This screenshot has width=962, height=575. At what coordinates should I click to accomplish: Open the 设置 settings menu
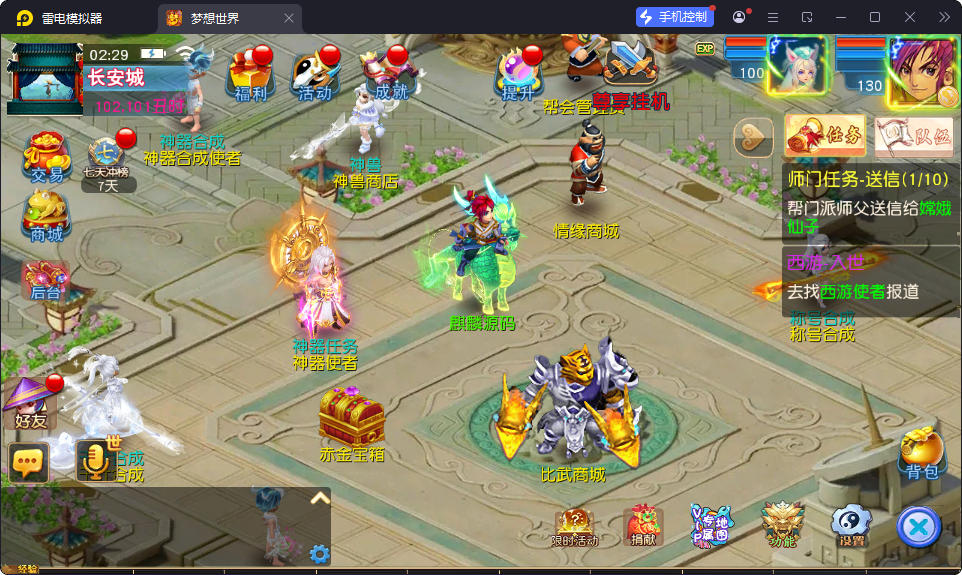[x=851, y=524]
